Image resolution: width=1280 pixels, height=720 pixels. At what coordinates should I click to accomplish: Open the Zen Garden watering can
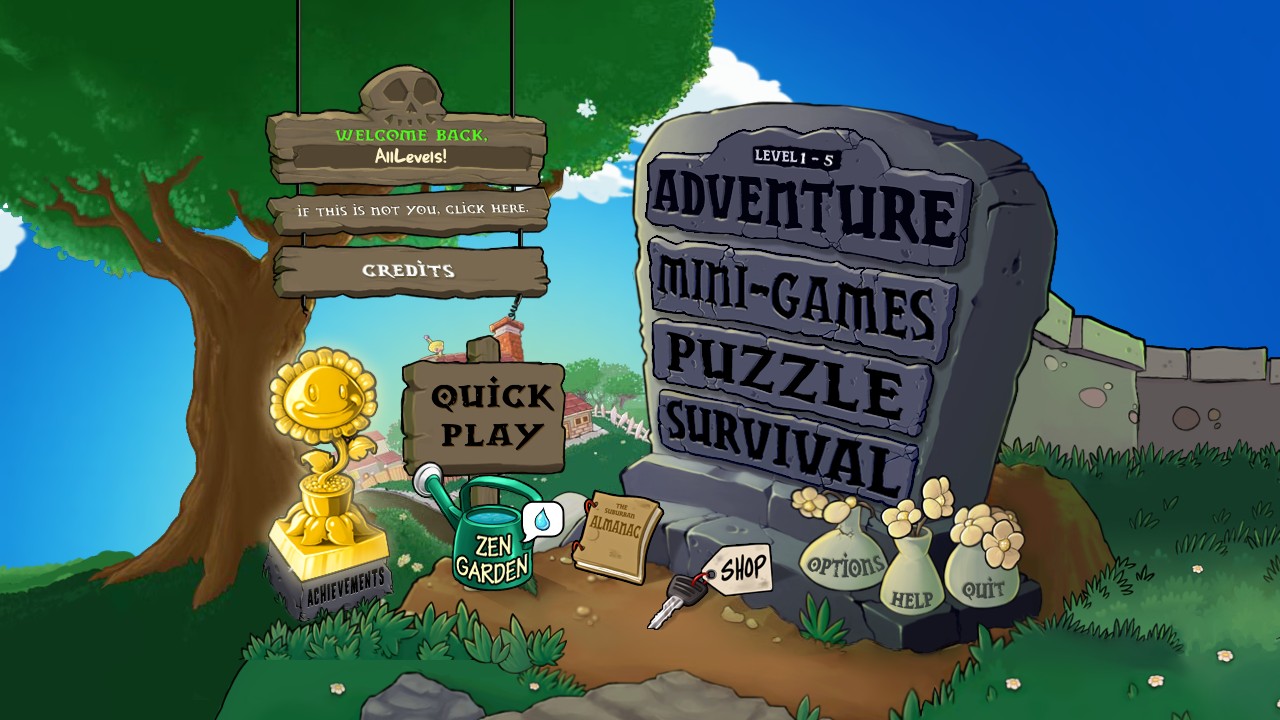pyautogui.click(x=488, y=550)
